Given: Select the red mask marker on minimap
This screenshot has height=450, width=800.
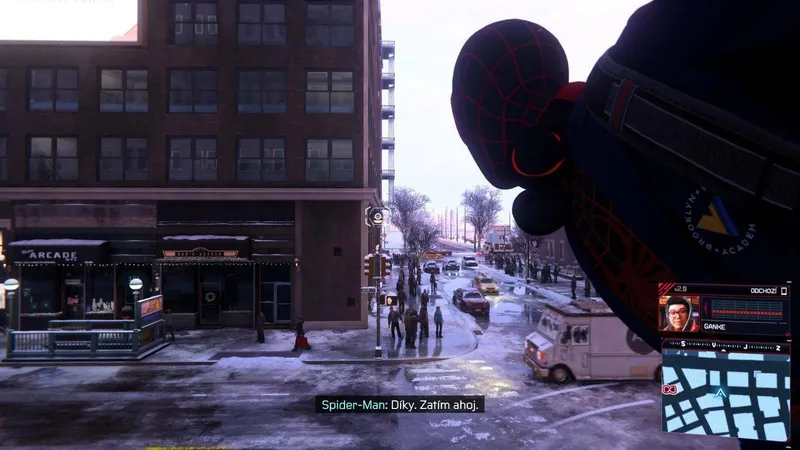Looking at the screenshot, I should point(670,388).
